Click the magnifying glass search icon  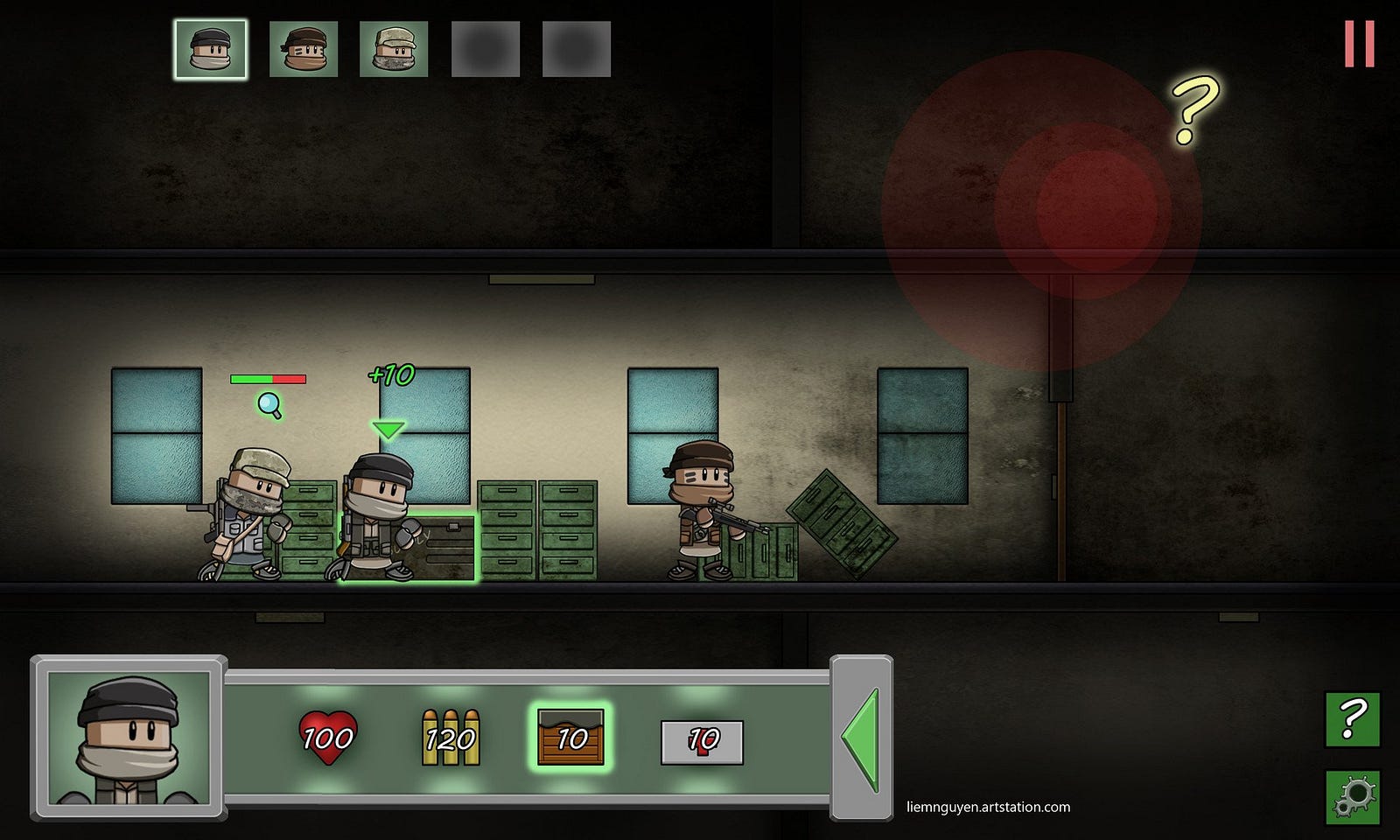269,405
